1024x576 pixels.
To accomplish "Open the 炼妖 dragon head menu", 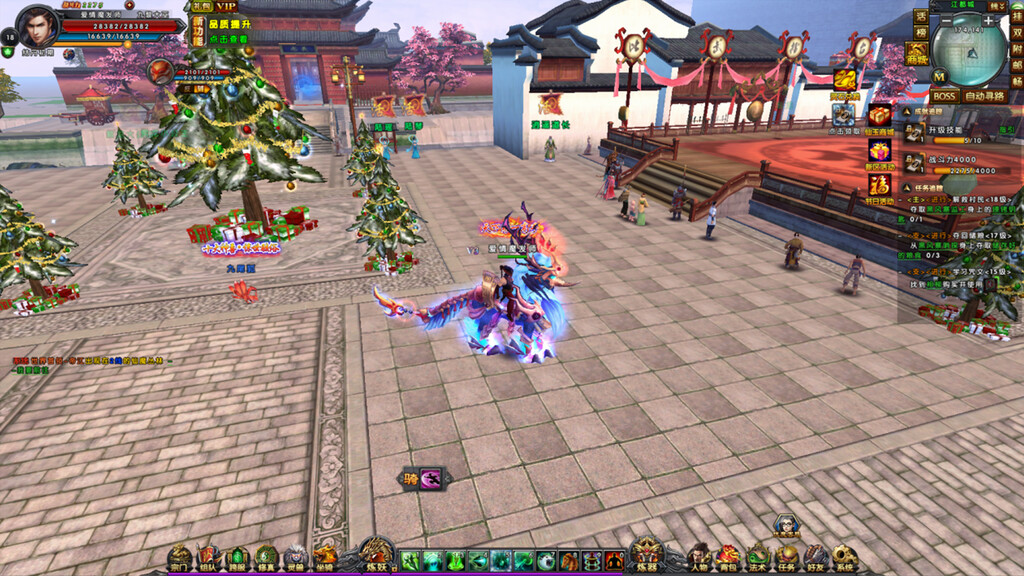I will click(377, 555).
